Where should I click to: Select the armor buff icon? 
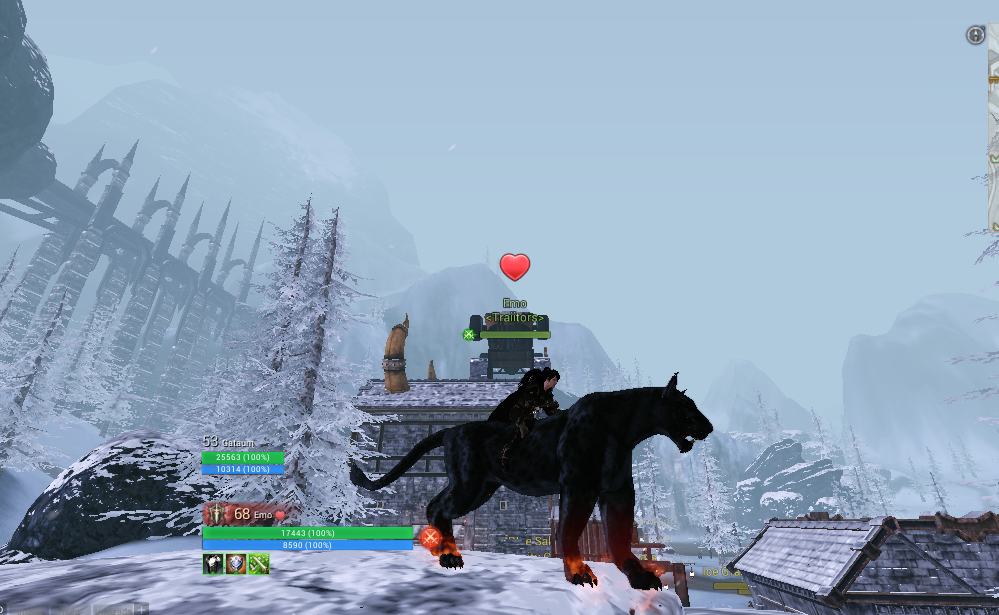213,564
